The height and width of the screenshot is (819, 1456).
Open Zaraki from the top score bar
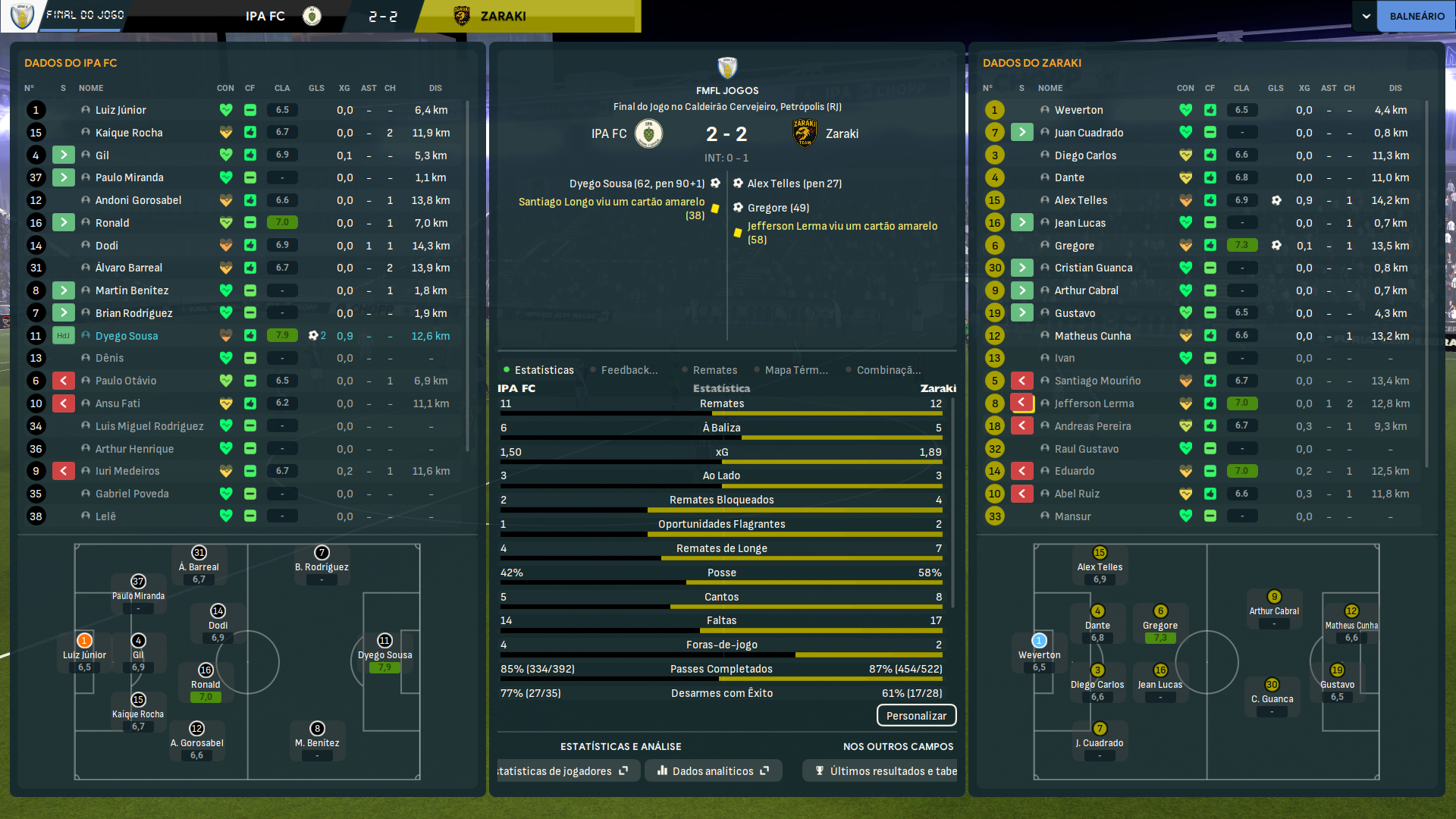pyautogui.click(x=503, y=16)
